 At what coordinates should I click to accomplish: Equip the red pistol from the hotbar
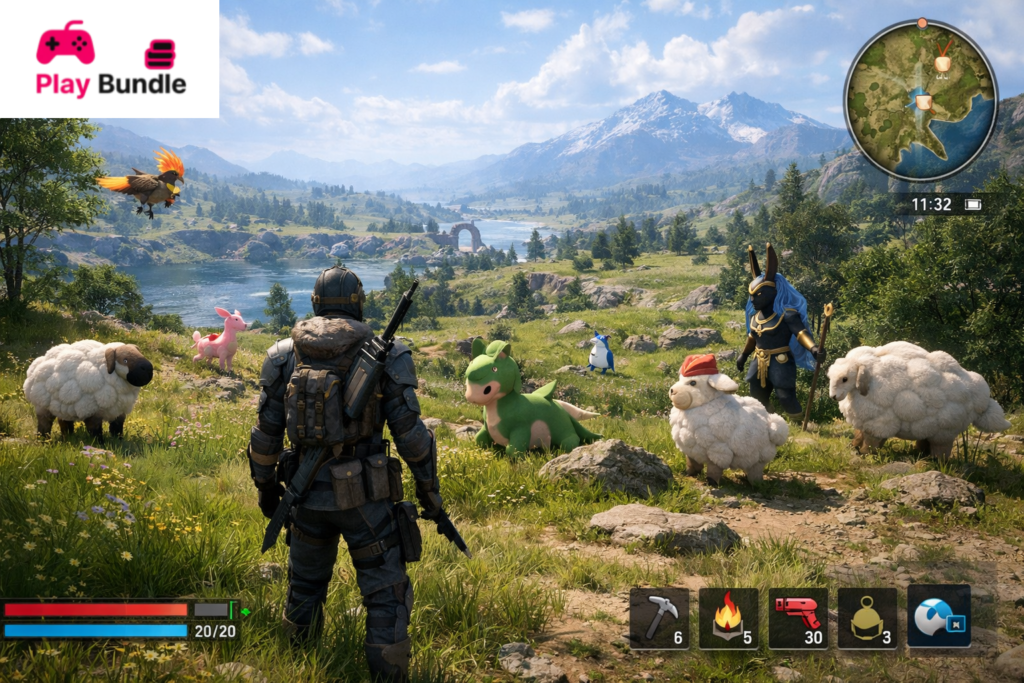coord(798,617)
